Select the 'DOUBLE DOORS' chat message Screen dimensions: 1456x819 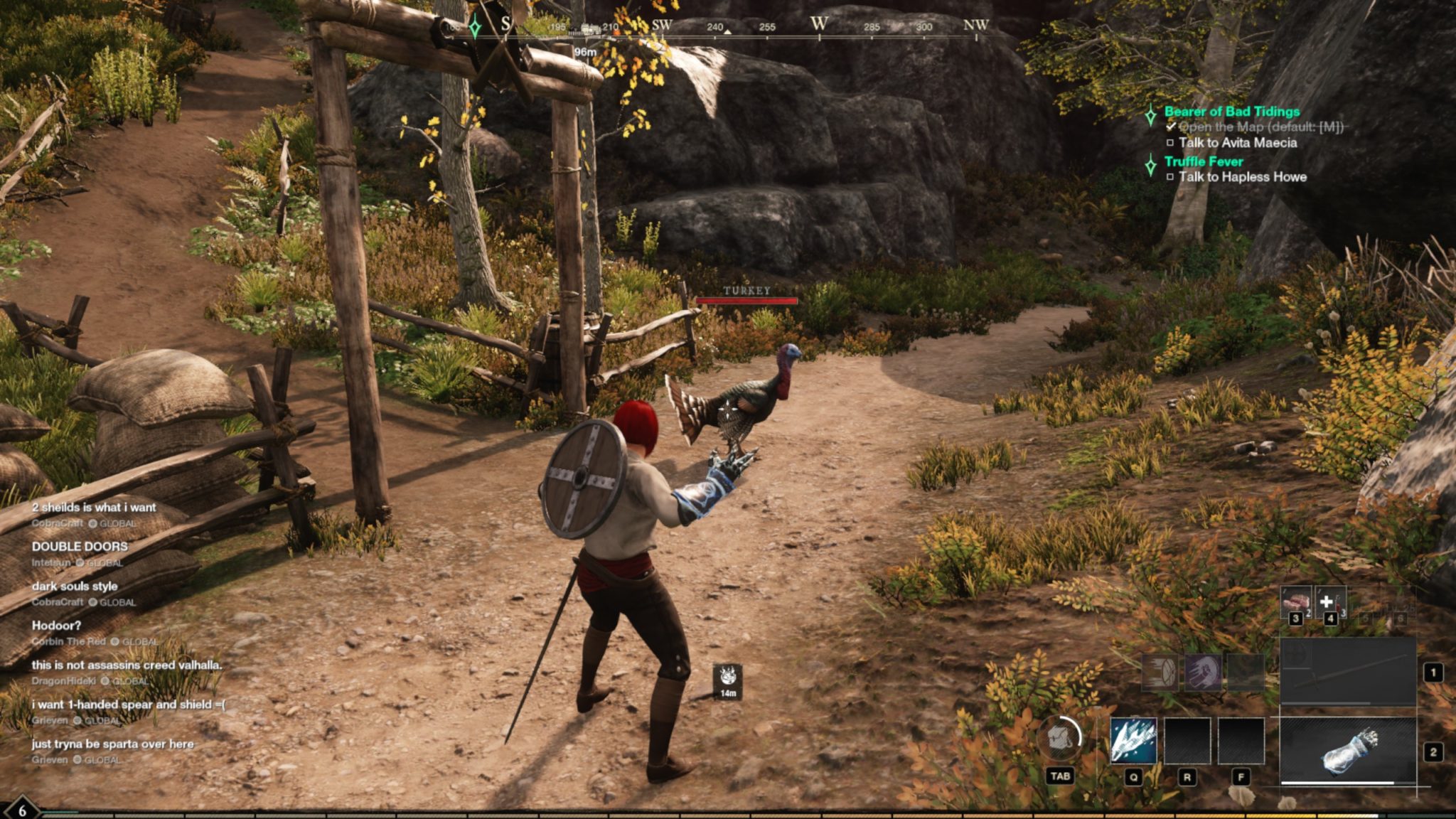click(x=80, y=547)
